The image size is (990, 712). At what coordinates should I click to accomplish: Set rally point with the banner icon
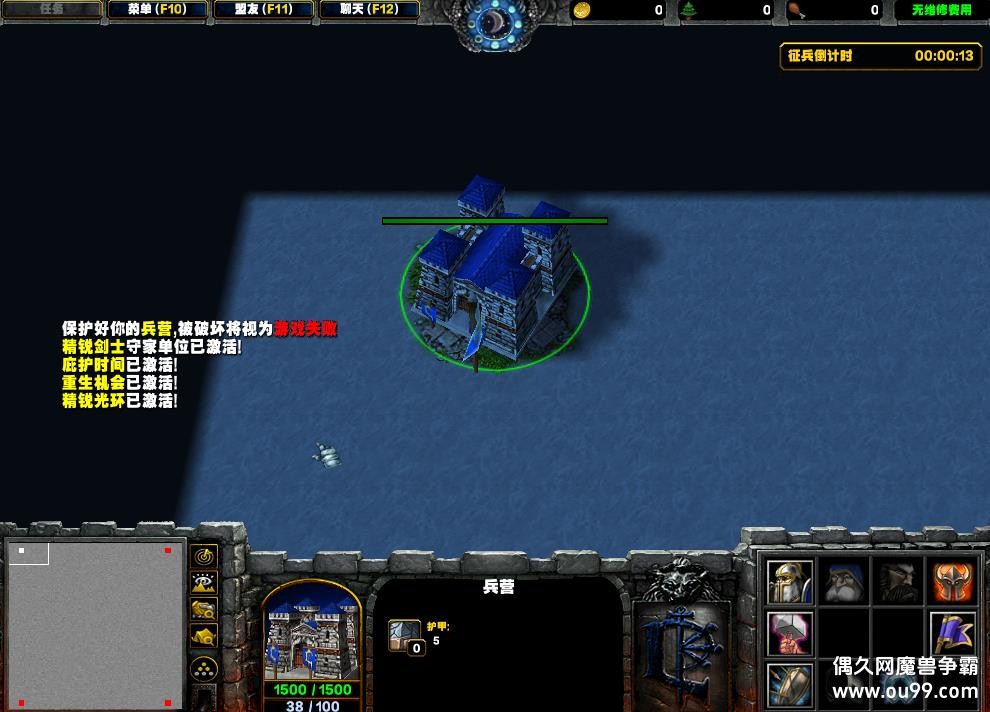(953, 633)
